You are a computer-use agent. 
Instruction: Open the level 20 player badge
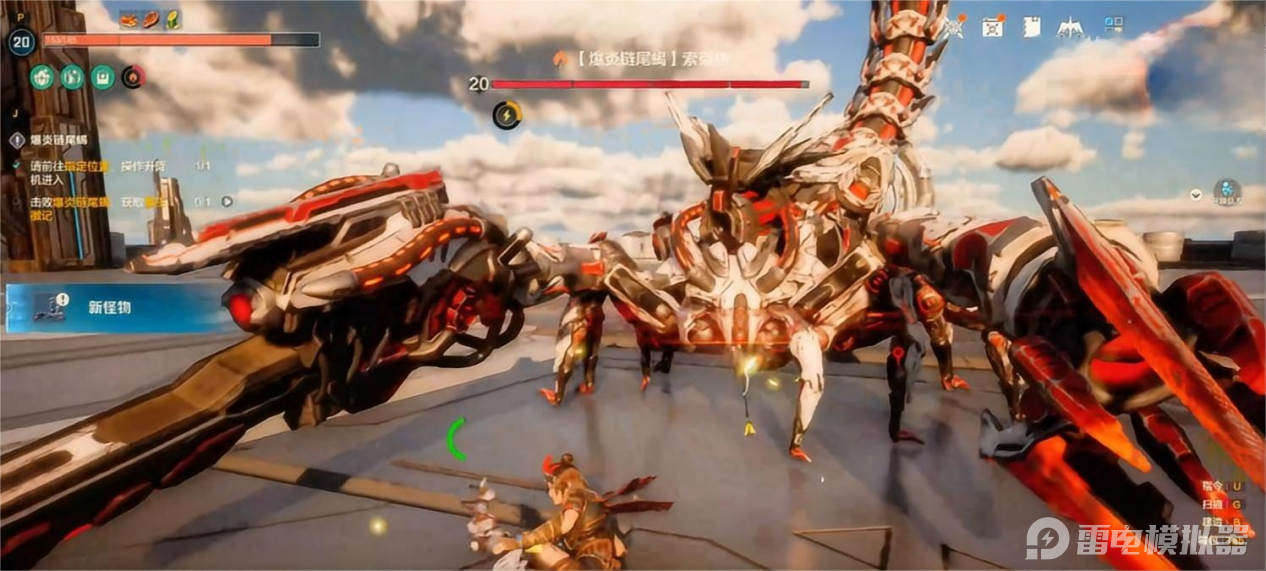[x=21, y=42]
